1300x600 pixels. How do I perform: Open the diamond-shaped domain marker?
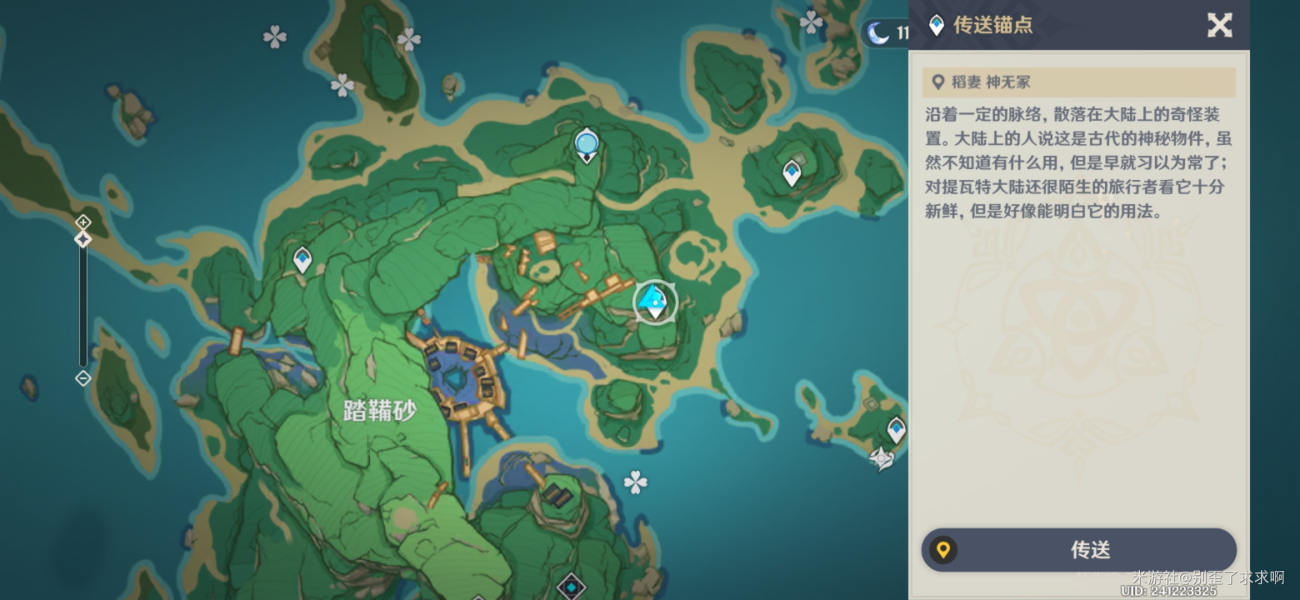[x=571, y=583]
